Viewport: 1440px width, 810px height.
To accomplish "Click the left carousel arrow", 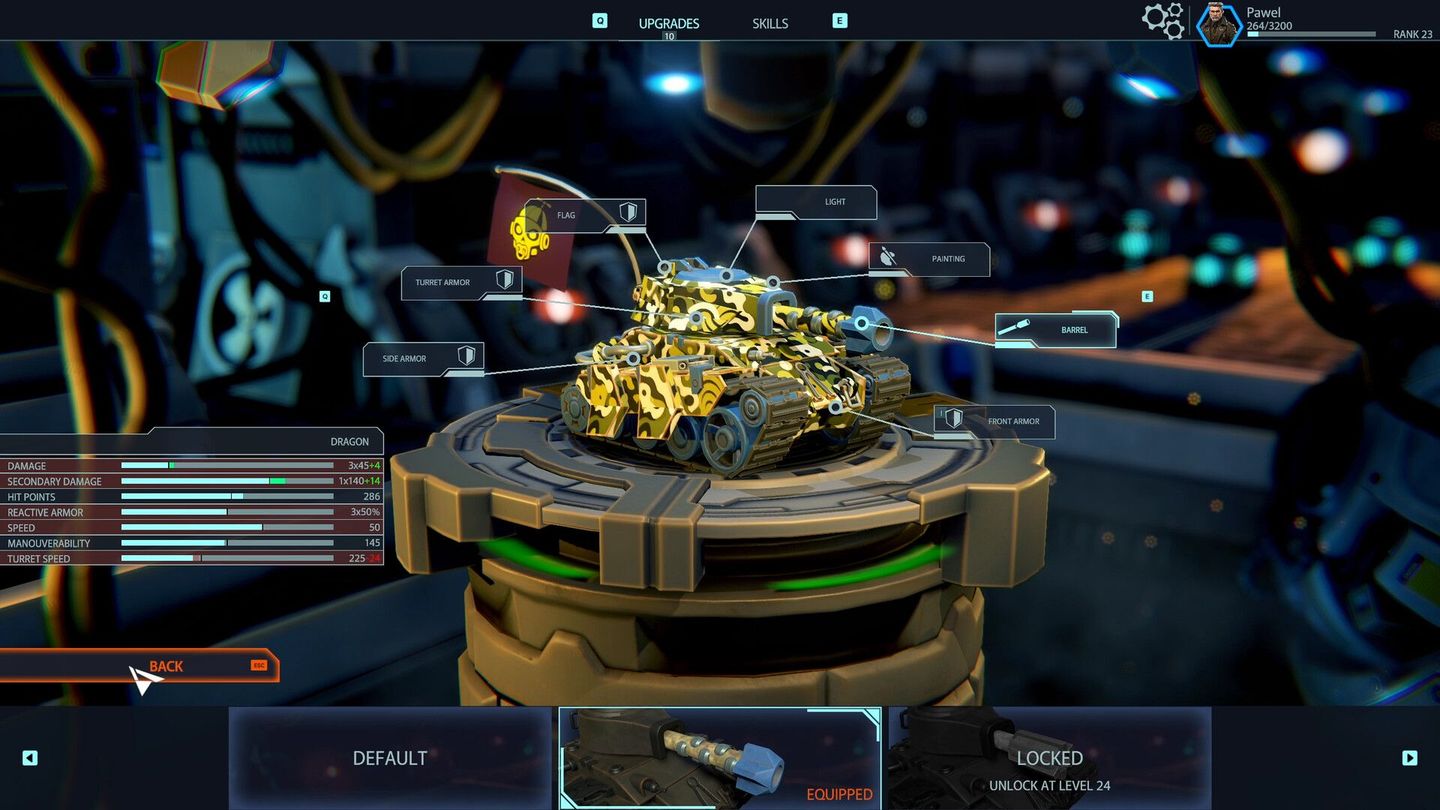I will click(29, 758).
